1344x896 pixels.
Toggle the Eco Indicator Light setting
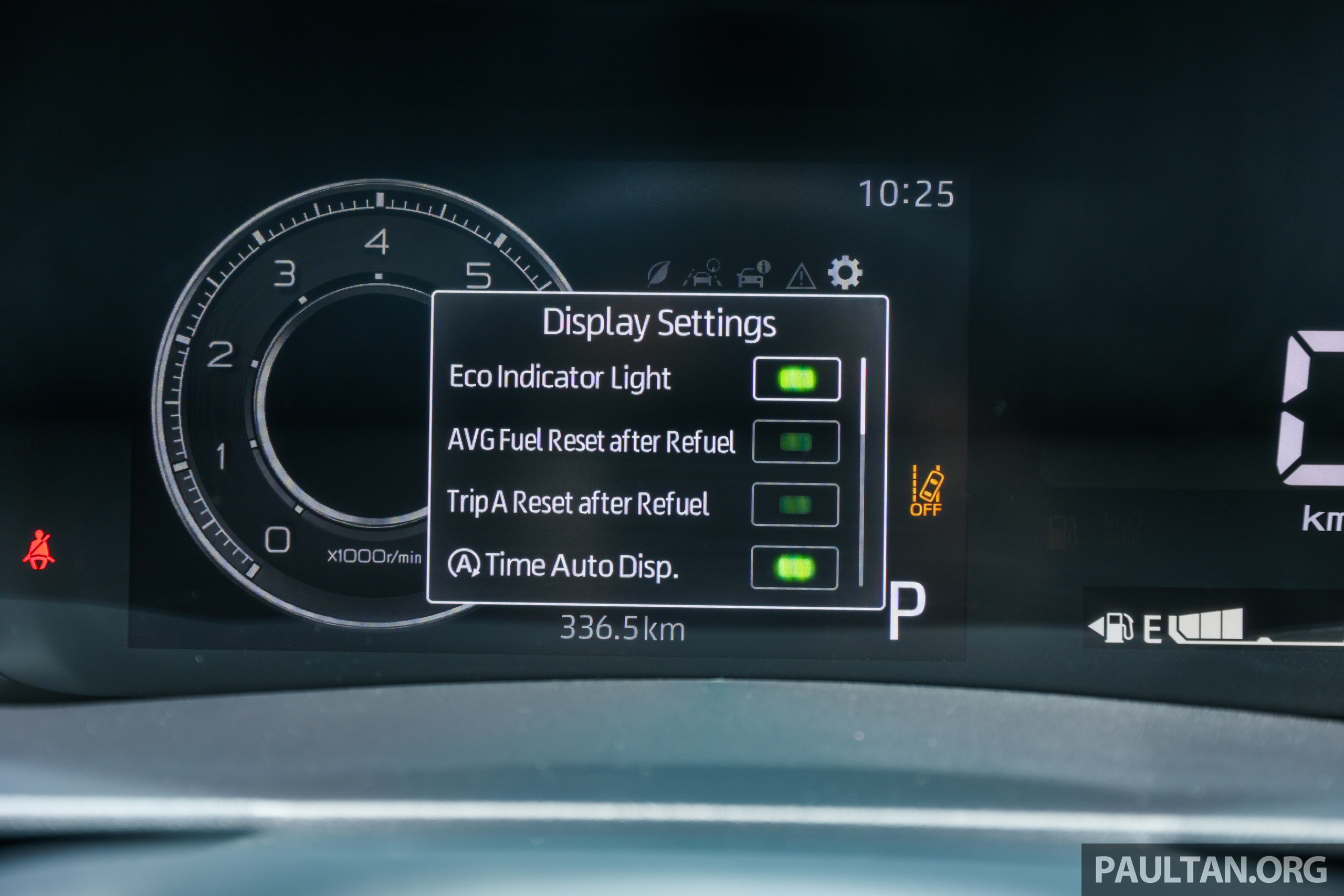(796, 379)
